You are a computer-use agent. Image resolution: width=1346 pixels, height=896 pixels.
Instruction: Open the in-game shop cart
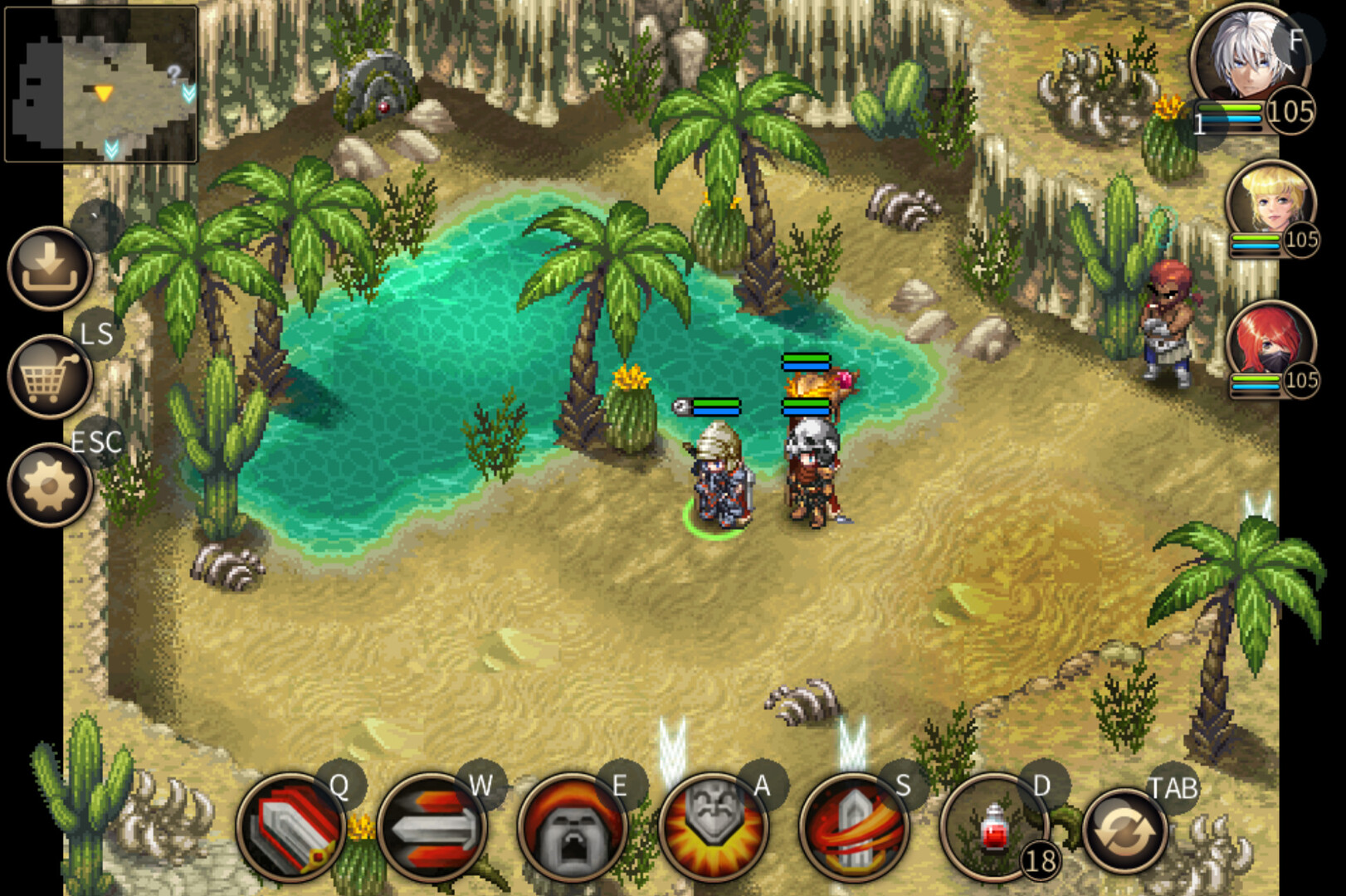coord(50,377)
